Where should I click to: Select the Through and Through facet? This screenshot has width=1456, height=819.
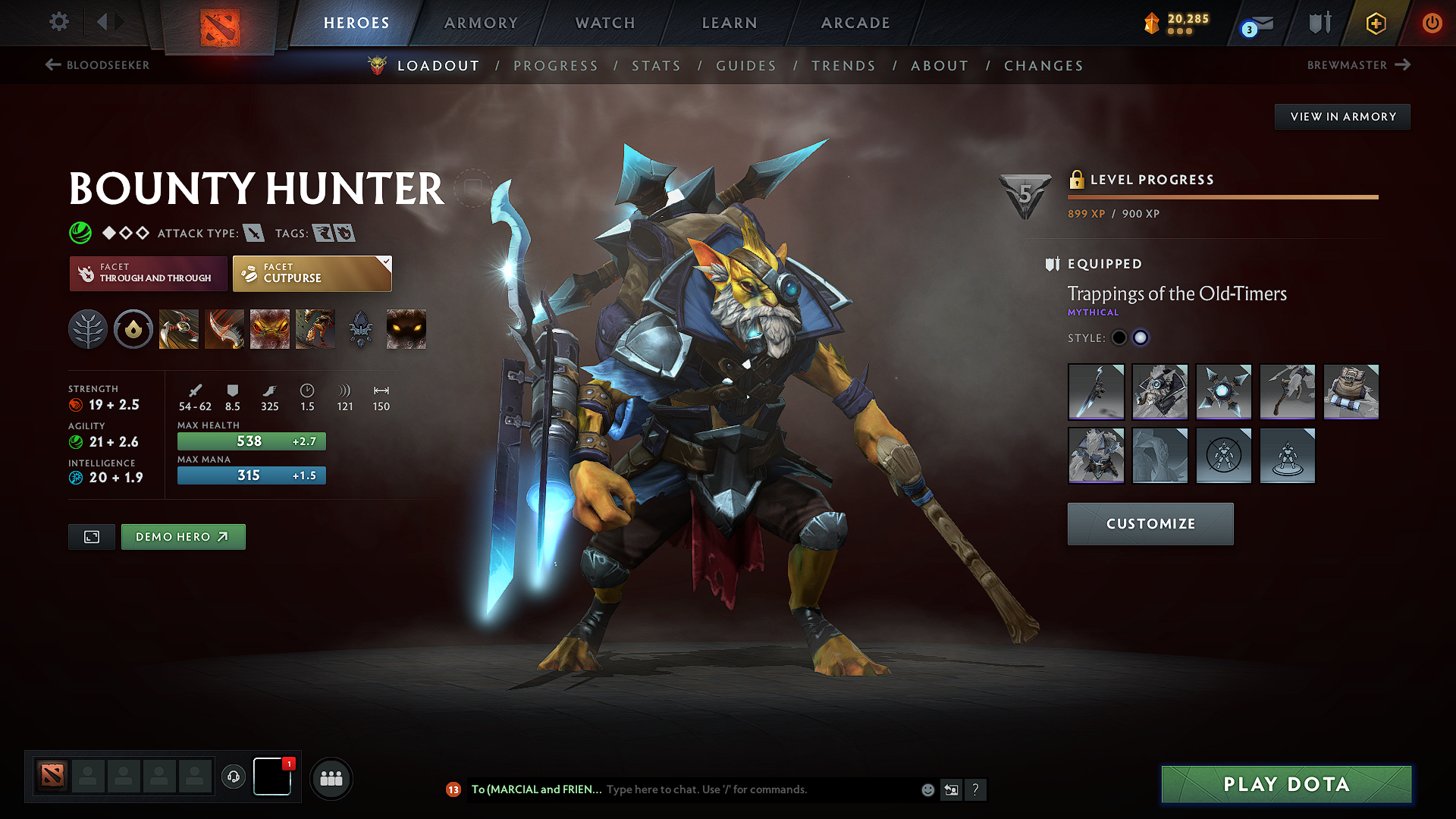(148, 273)
